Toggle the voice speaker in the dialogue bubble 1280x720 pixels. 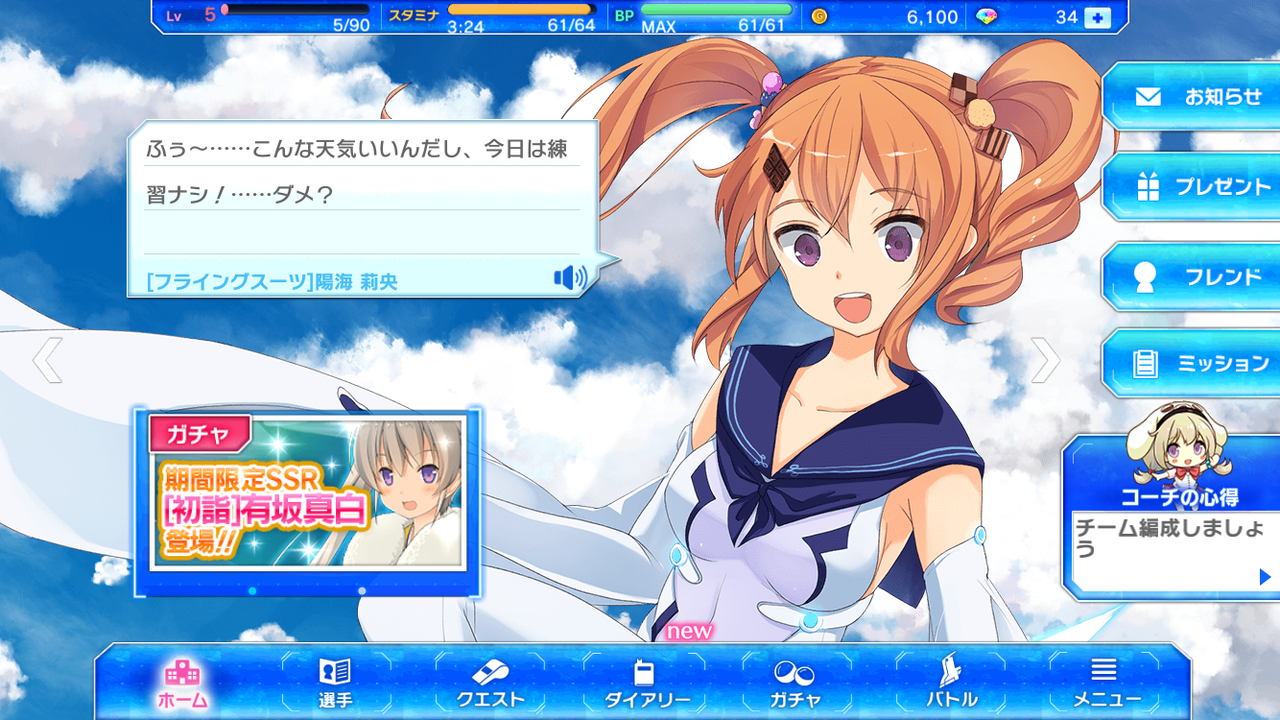[x=570, y=278]
